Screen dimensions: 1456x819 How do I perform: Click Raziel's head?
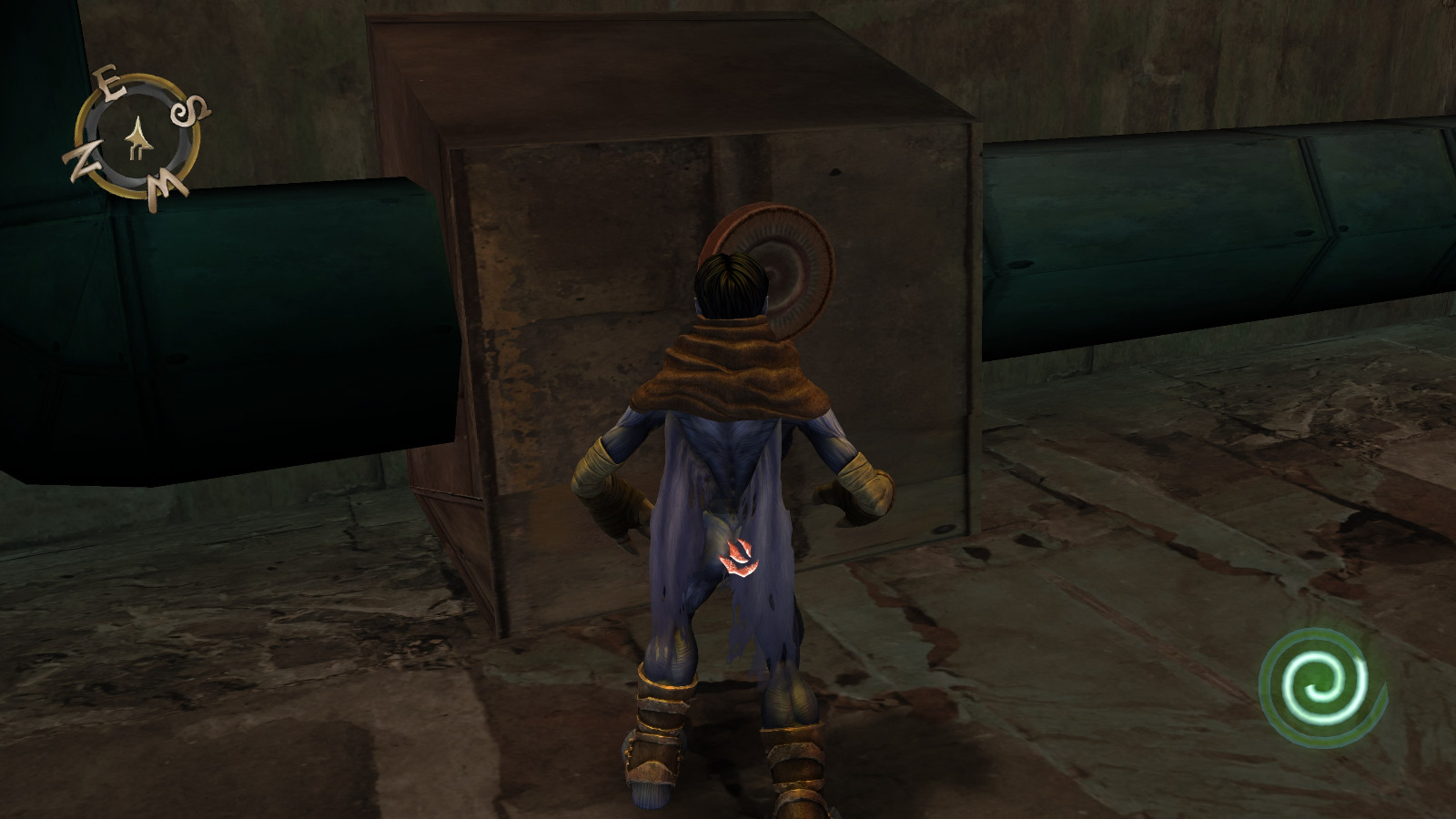click(728, 282)
